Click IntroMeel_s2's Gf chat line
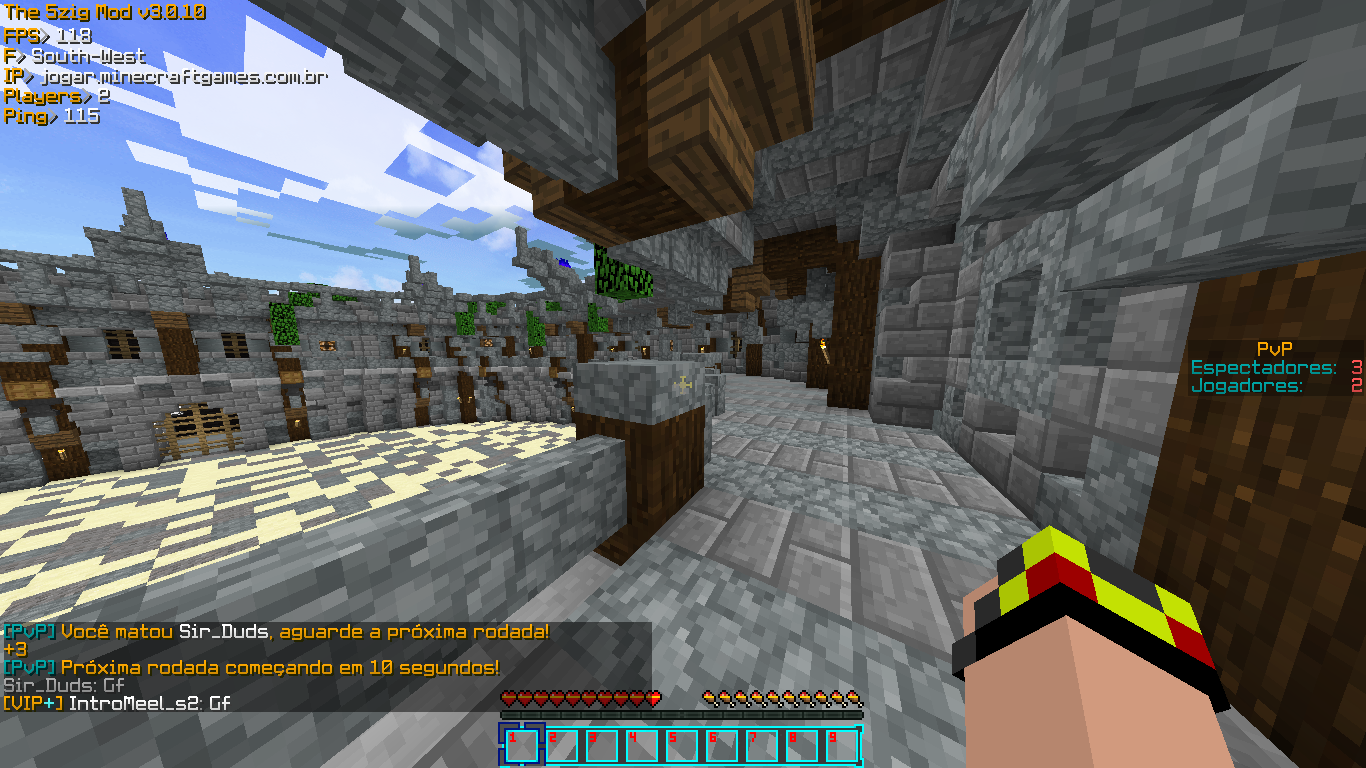 (118, 704)
